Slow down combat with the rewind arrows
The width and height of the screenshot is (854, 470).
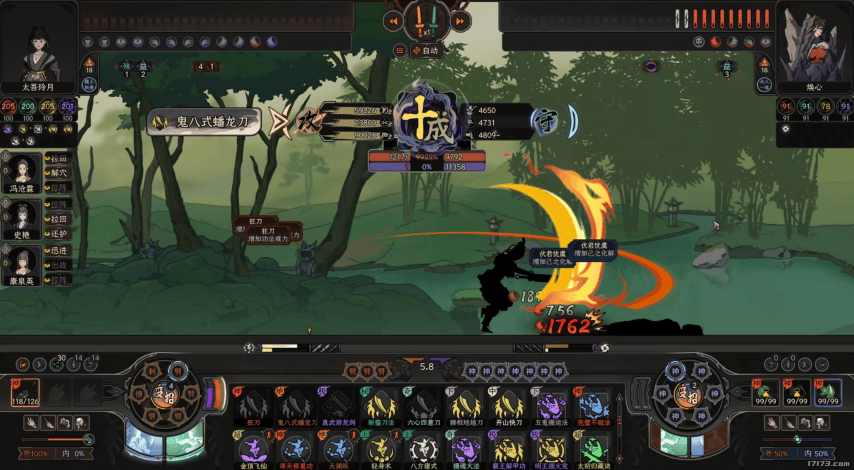tap(394, 19)
